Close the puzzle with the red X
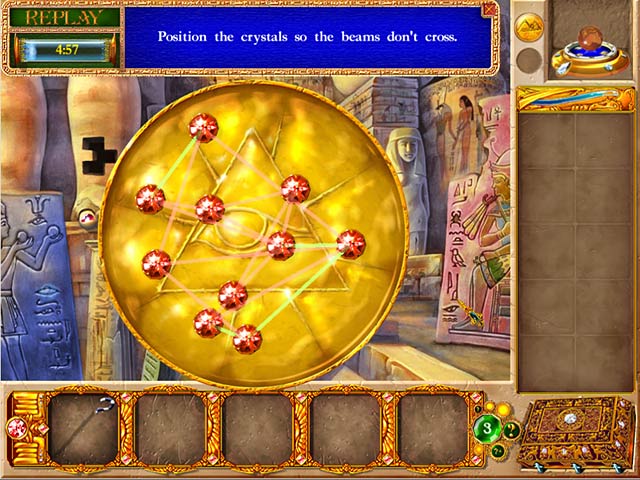This screenshot has height=480, width=640. pos(489,9)
